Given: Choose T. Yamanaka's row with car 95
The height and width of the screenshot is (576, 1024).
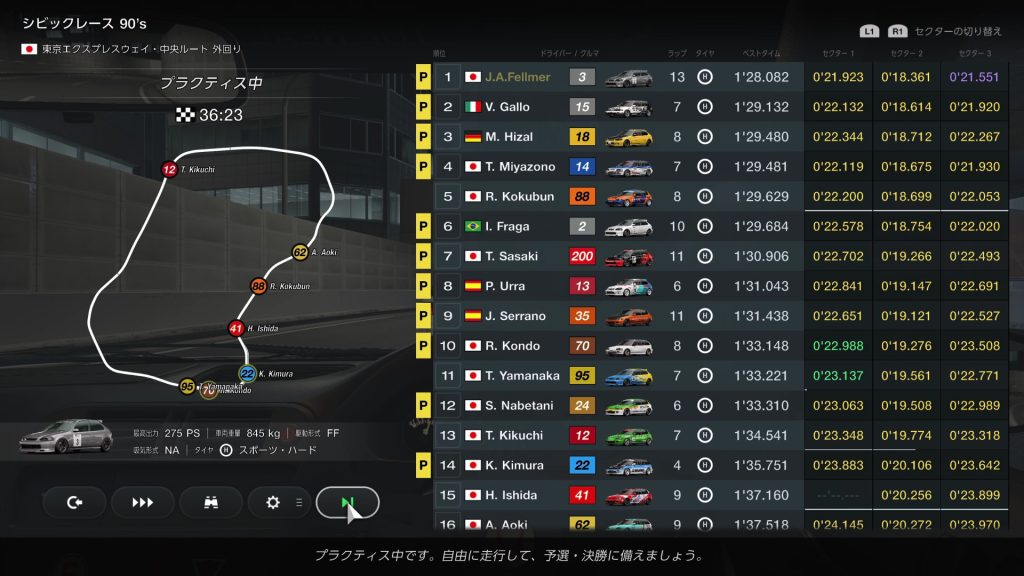Looking at the screenshot, I should [620, 376].
